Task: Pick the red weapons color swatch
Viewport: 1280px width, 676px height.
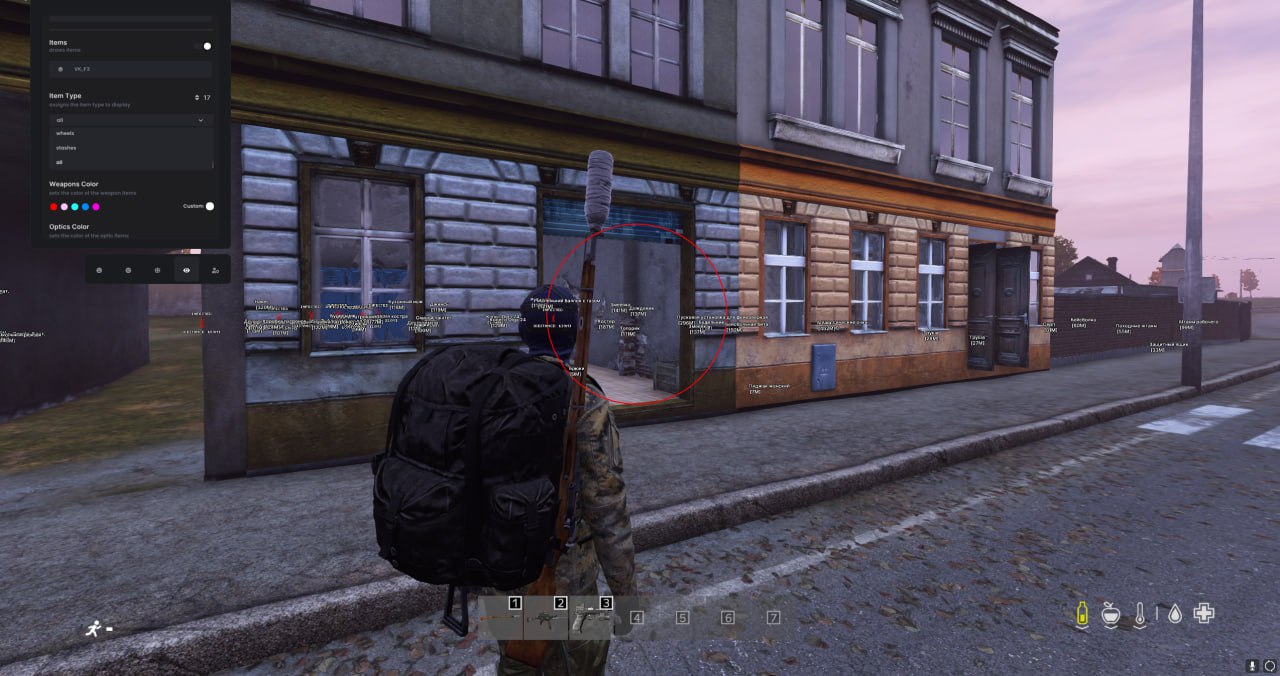Action: point(54,207)
